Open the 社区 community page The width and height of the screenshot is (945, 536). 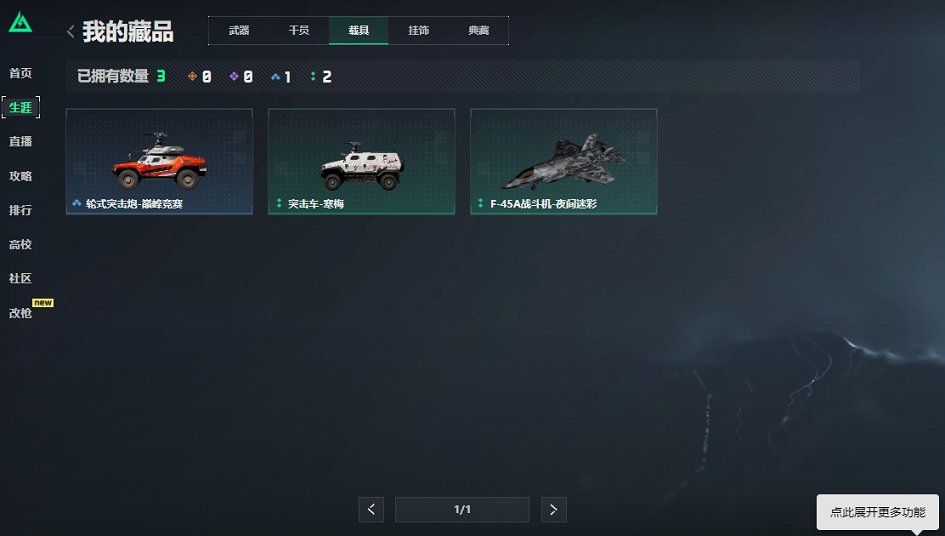pyautogui.click(x=20, y=278)
